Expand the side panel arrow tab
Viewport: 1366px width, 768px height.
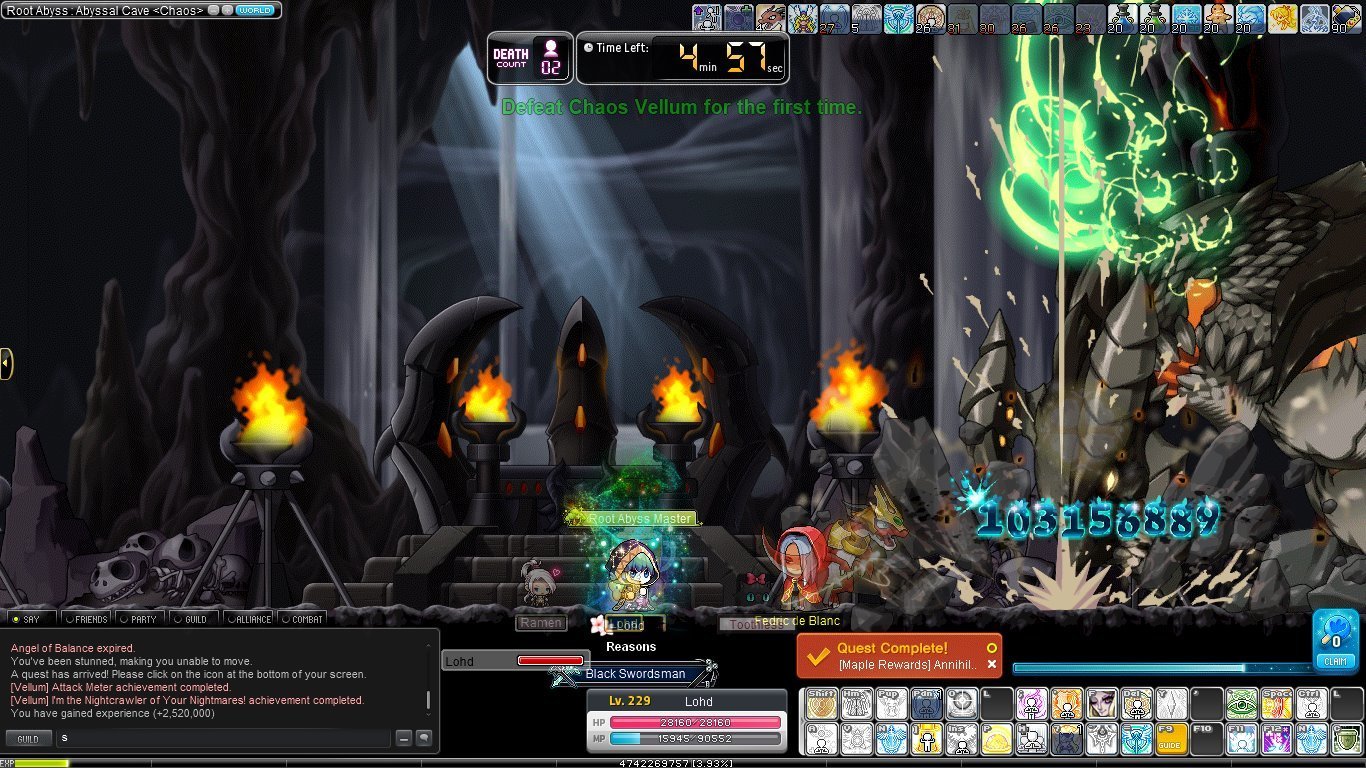tap(6, 363)
